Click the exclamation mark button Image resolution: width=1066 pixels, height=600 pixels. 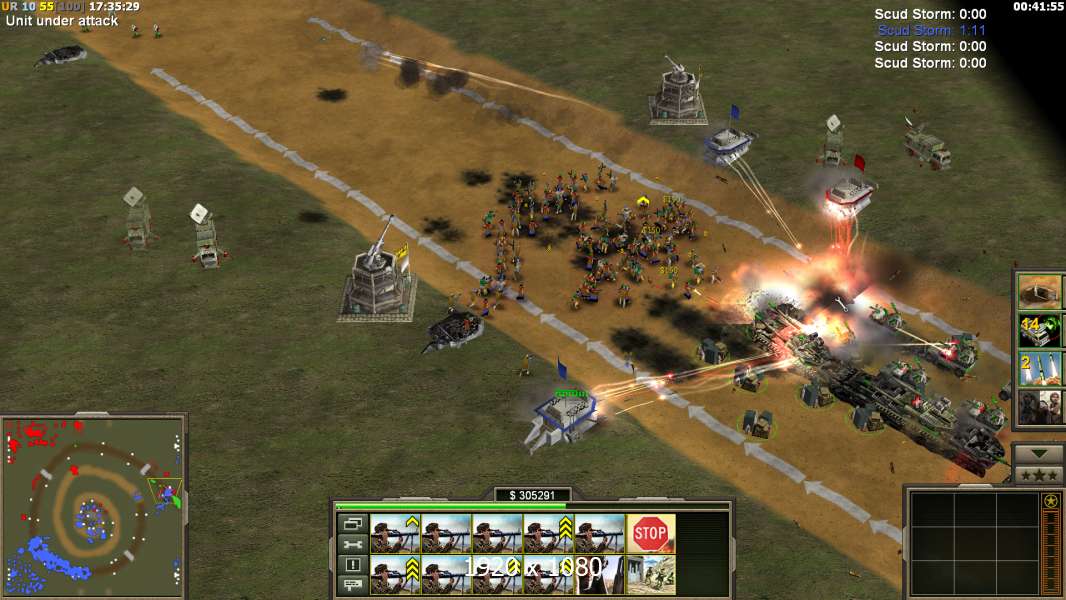(x=353, y=565)
